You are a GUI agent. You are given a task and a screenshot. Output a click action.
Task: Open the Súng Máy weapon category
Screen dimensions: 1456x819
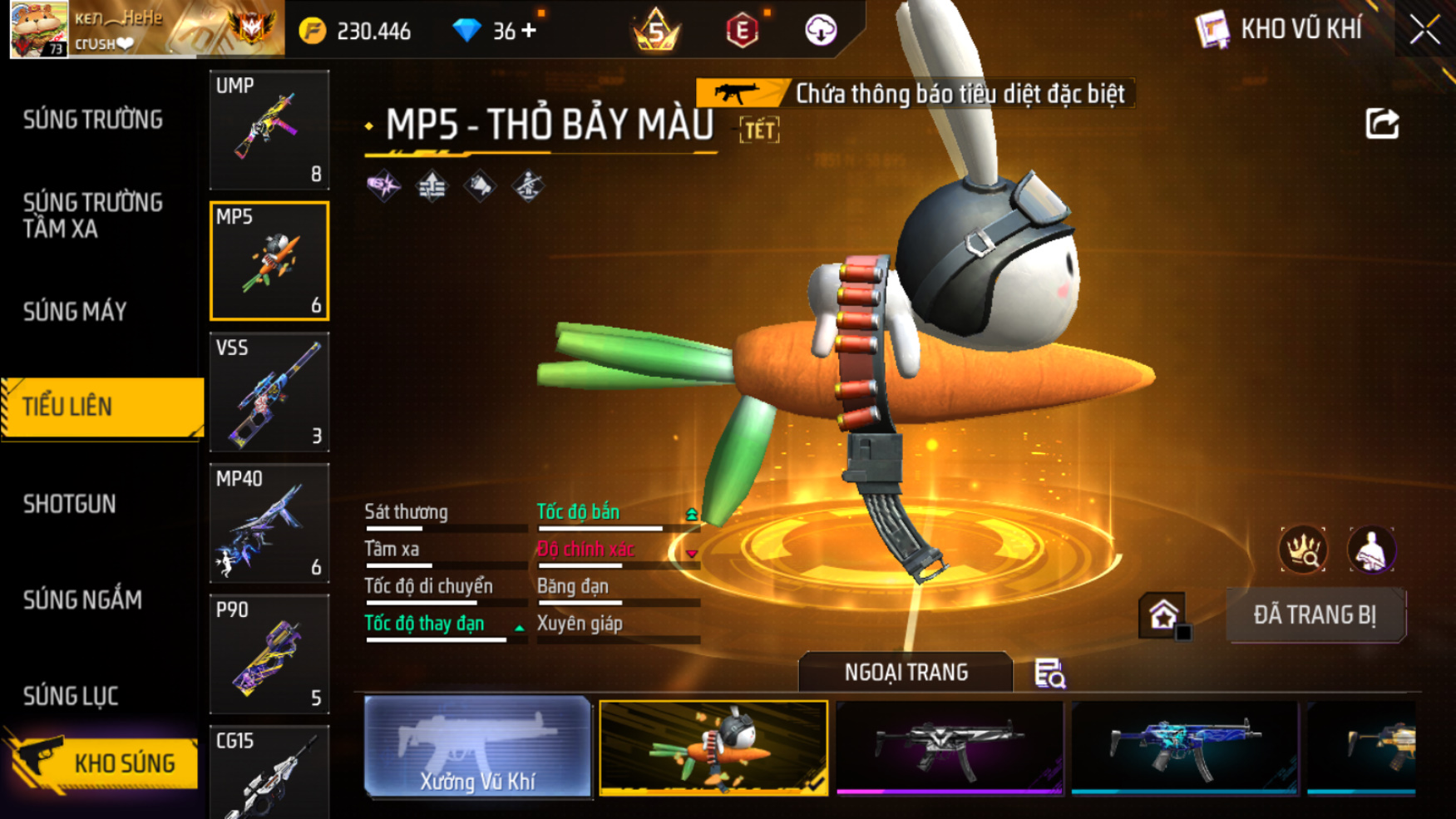[75, 312]
